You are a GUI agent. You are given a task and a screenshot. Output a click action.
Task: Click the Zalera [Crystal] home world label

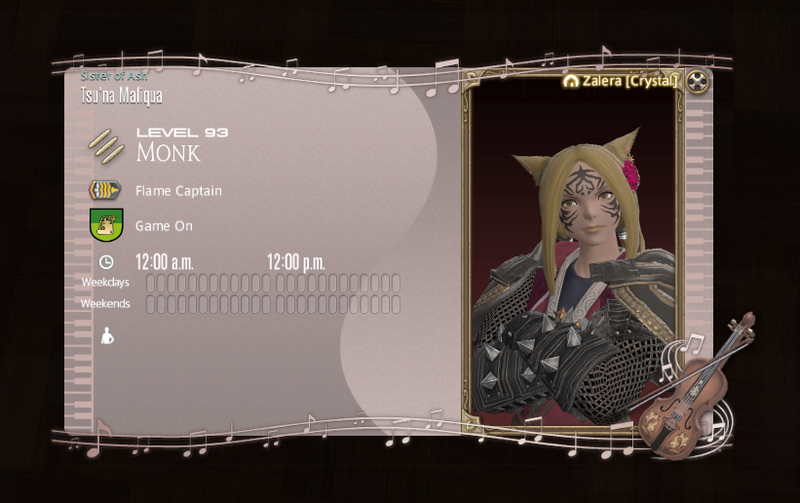[x=622, y=81]
